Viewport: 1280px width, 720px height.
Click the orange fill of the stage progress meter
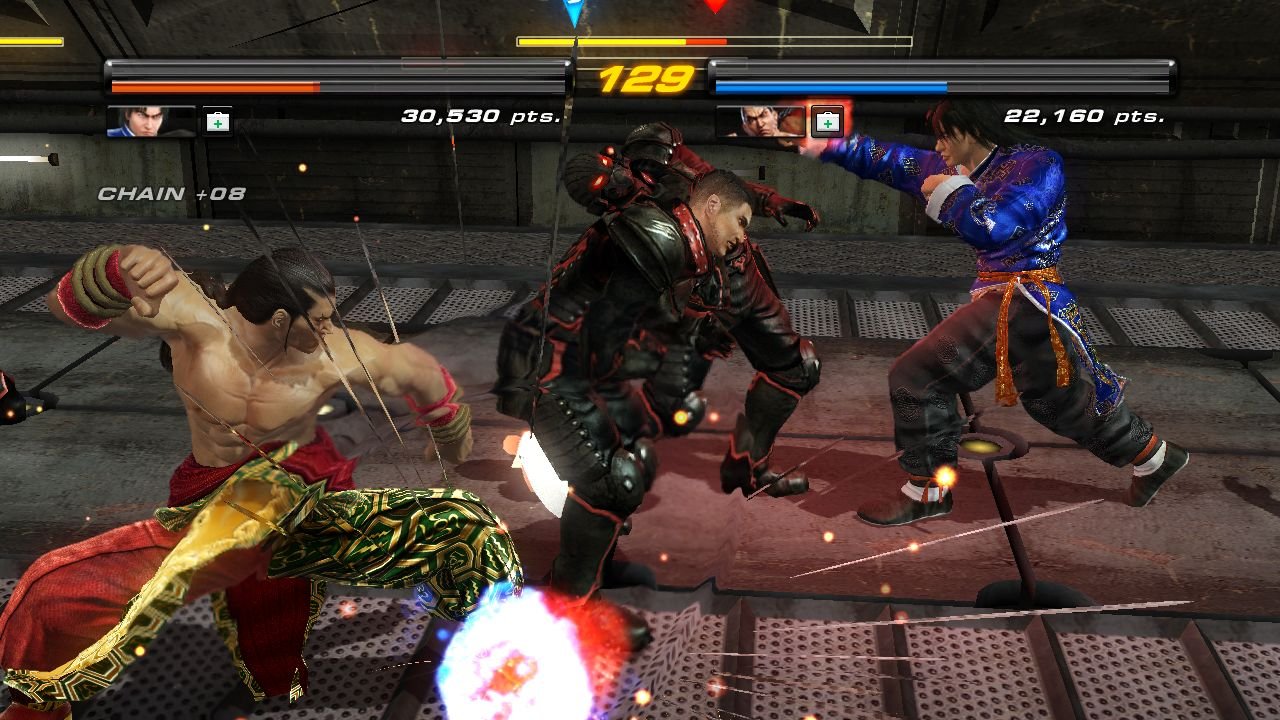tap(600, 42)
